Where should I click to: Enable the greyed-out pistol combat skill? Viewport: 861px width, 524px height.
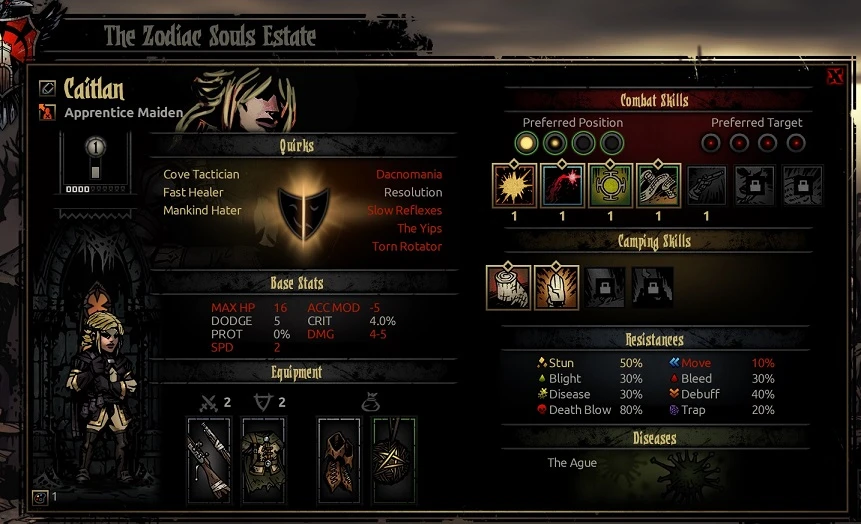(706, 185)
